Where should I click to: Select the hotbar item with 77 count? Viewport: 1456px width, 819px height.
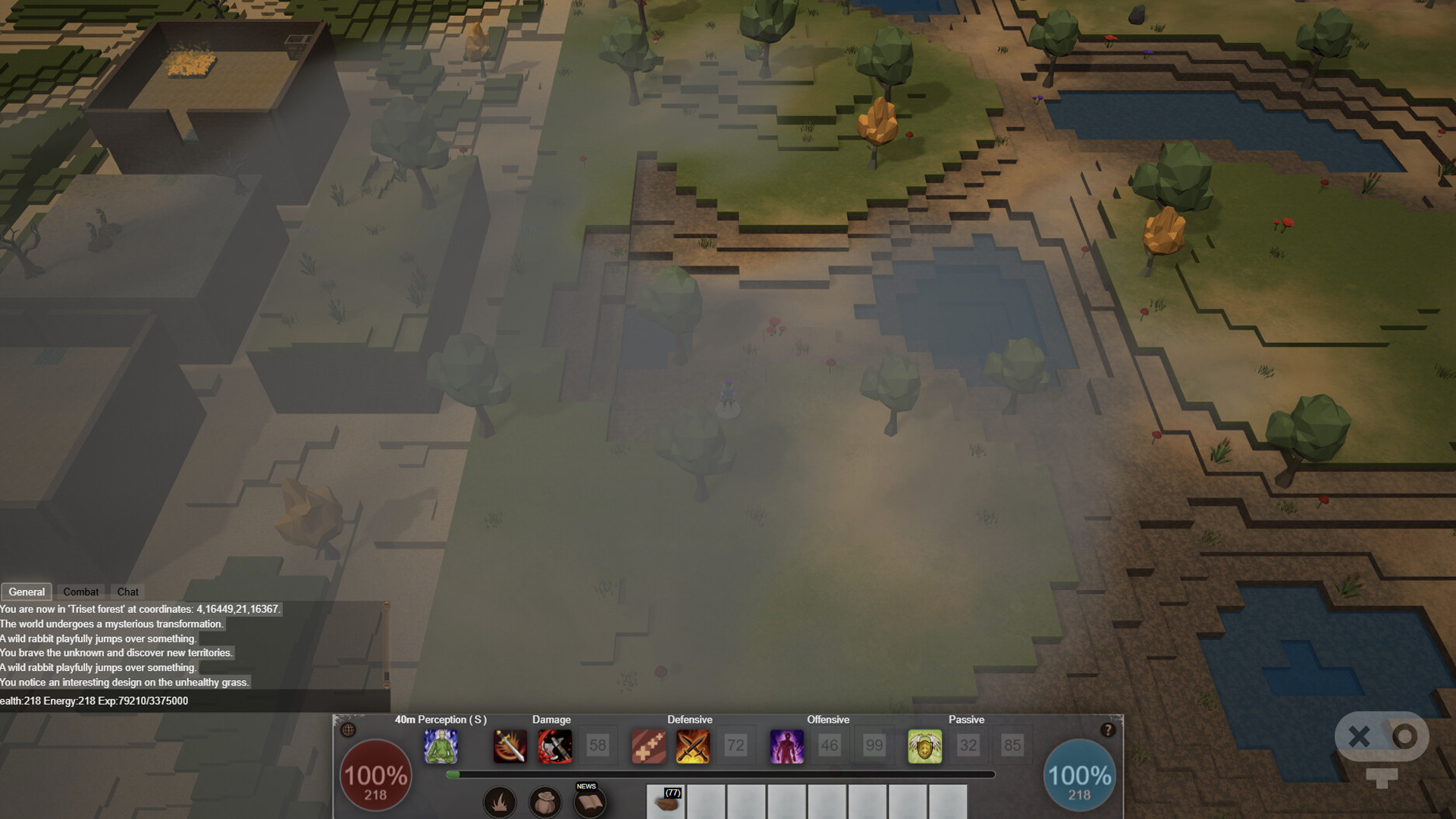pos(667,802)
